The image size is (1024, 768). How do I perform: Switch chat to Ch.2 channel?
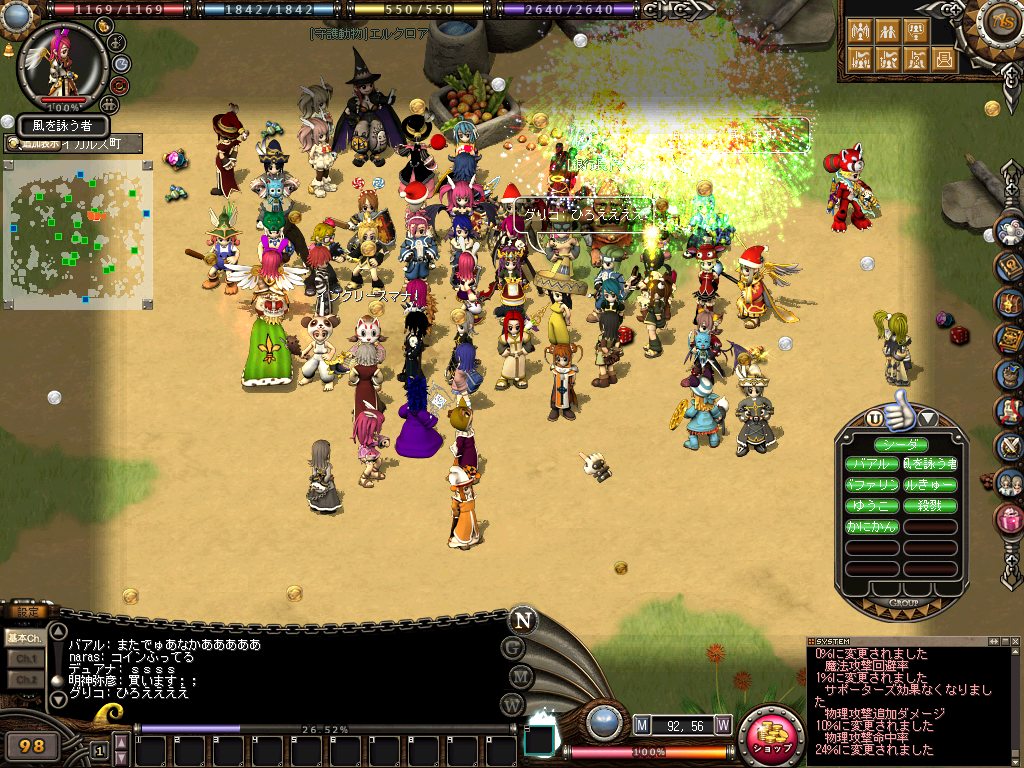click(x=24, y=680)
